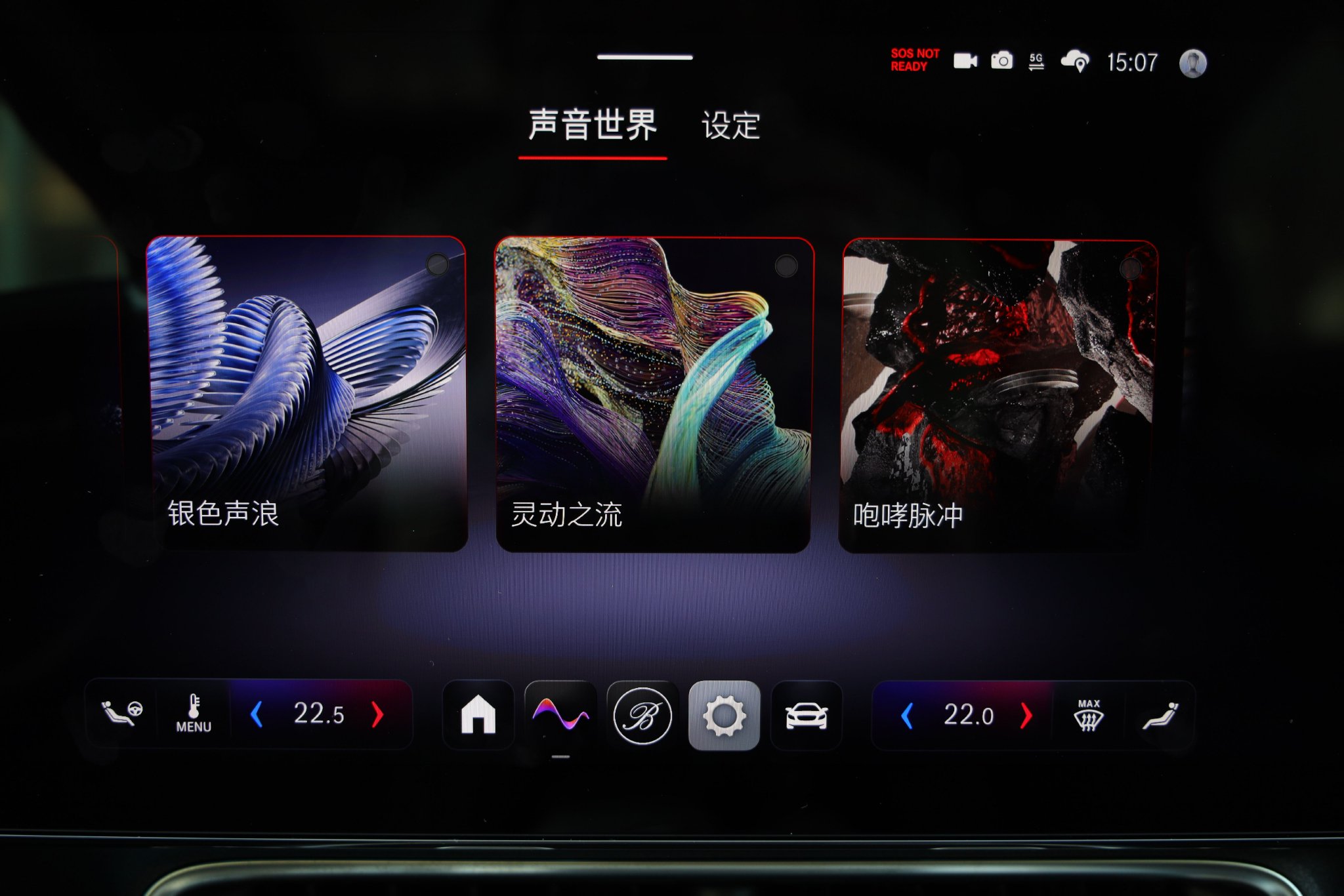Switch to the 声音世界 tab
The width and height of the screenshot is (1344, 896).
(592, 125)
